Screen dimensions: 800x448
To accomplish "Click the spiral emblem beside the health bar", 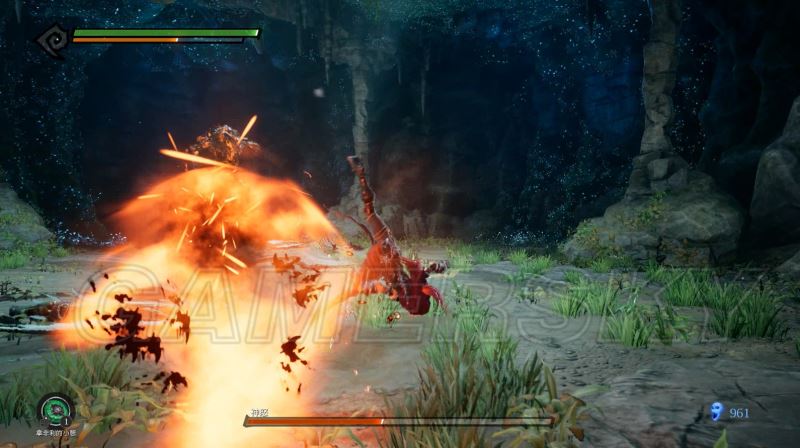I will point(51,38).
